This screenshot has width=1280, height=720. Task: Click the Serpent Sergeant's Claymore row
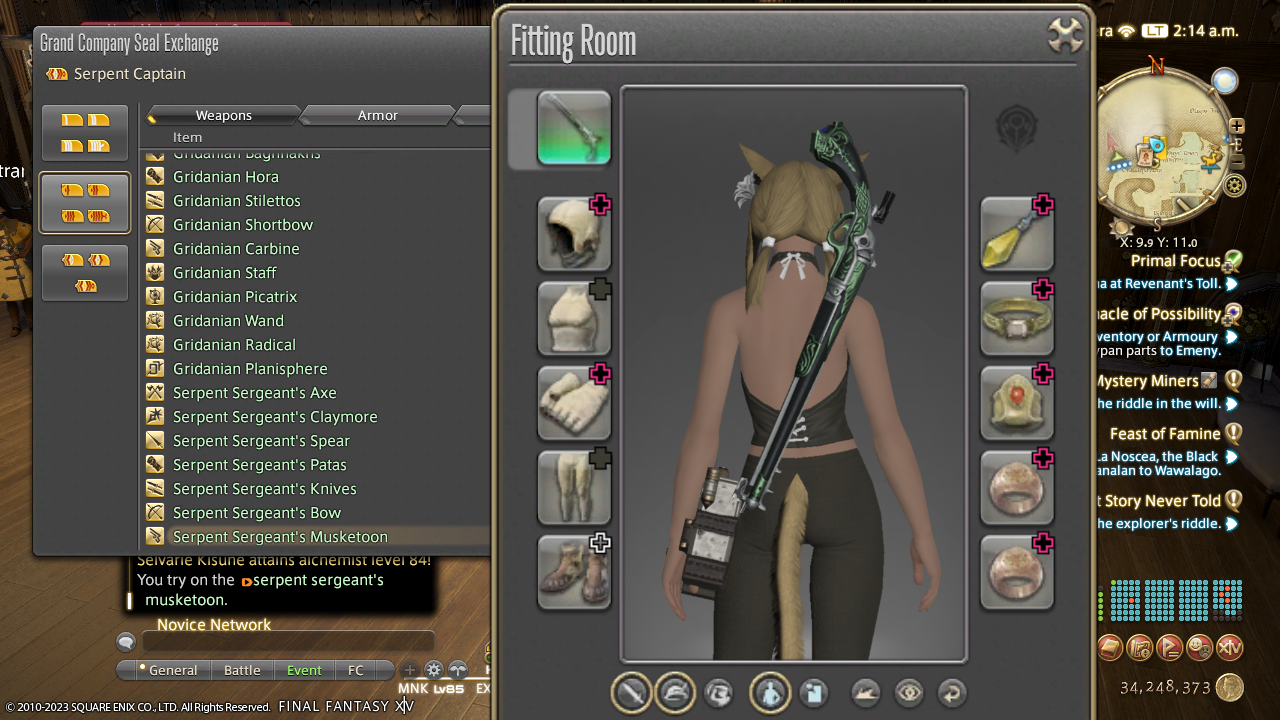275,417
